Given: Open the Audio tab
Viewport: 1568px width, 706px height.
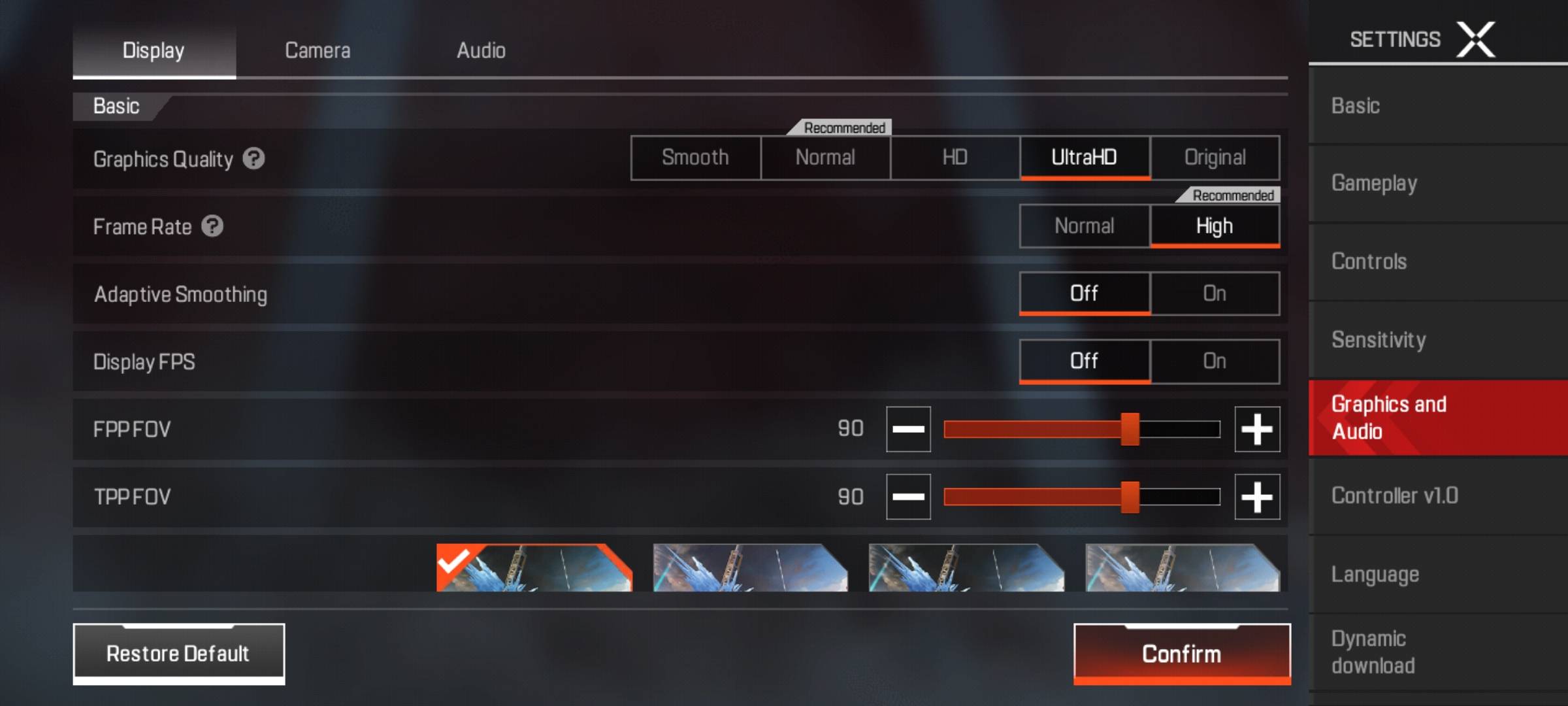Looking at the screenshot, I should tap(481, 50).
